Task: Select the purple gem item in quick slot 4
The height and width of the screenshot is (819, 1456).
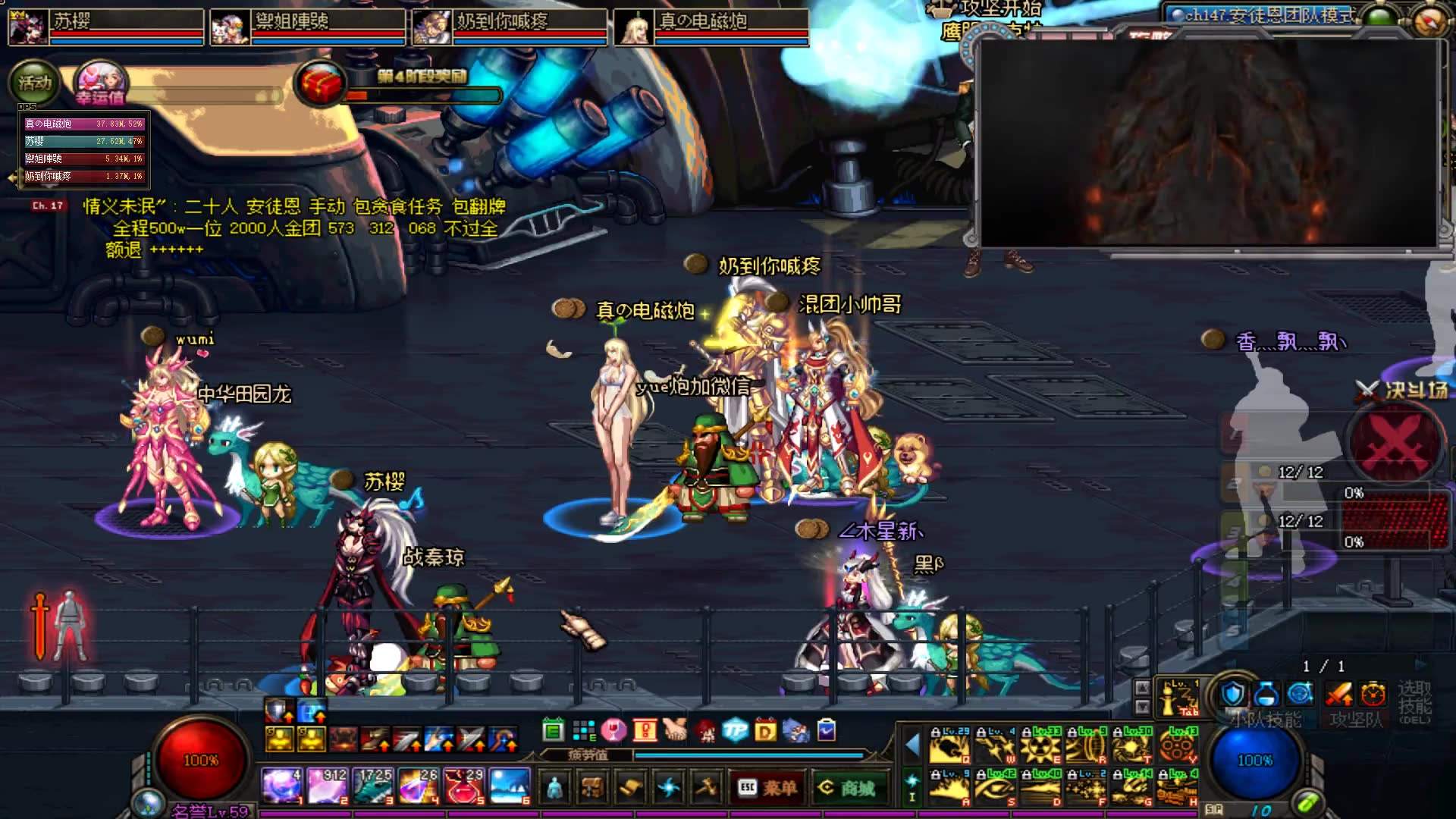Action: (418, 786)
